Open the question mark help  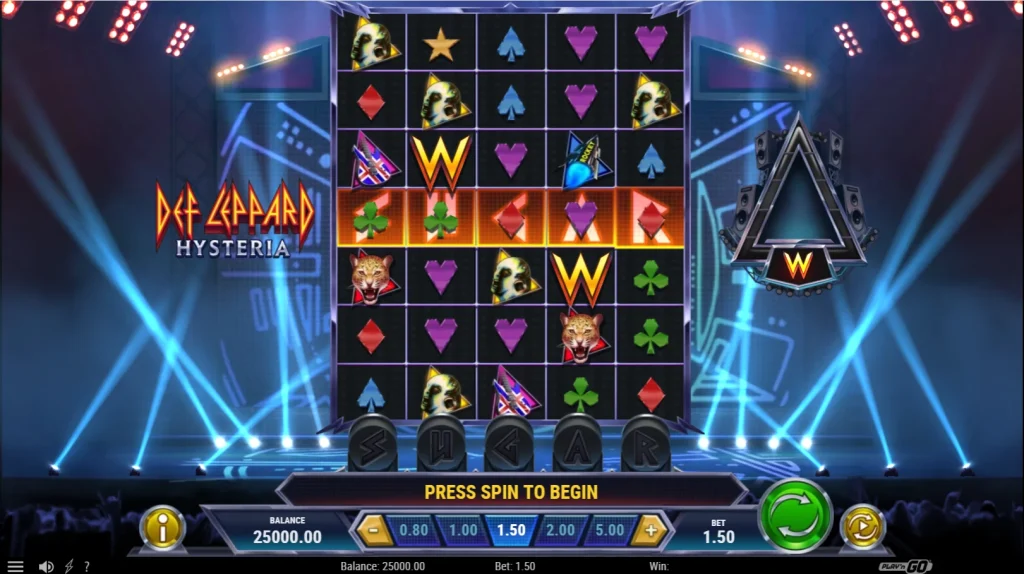tap(87, 566)
